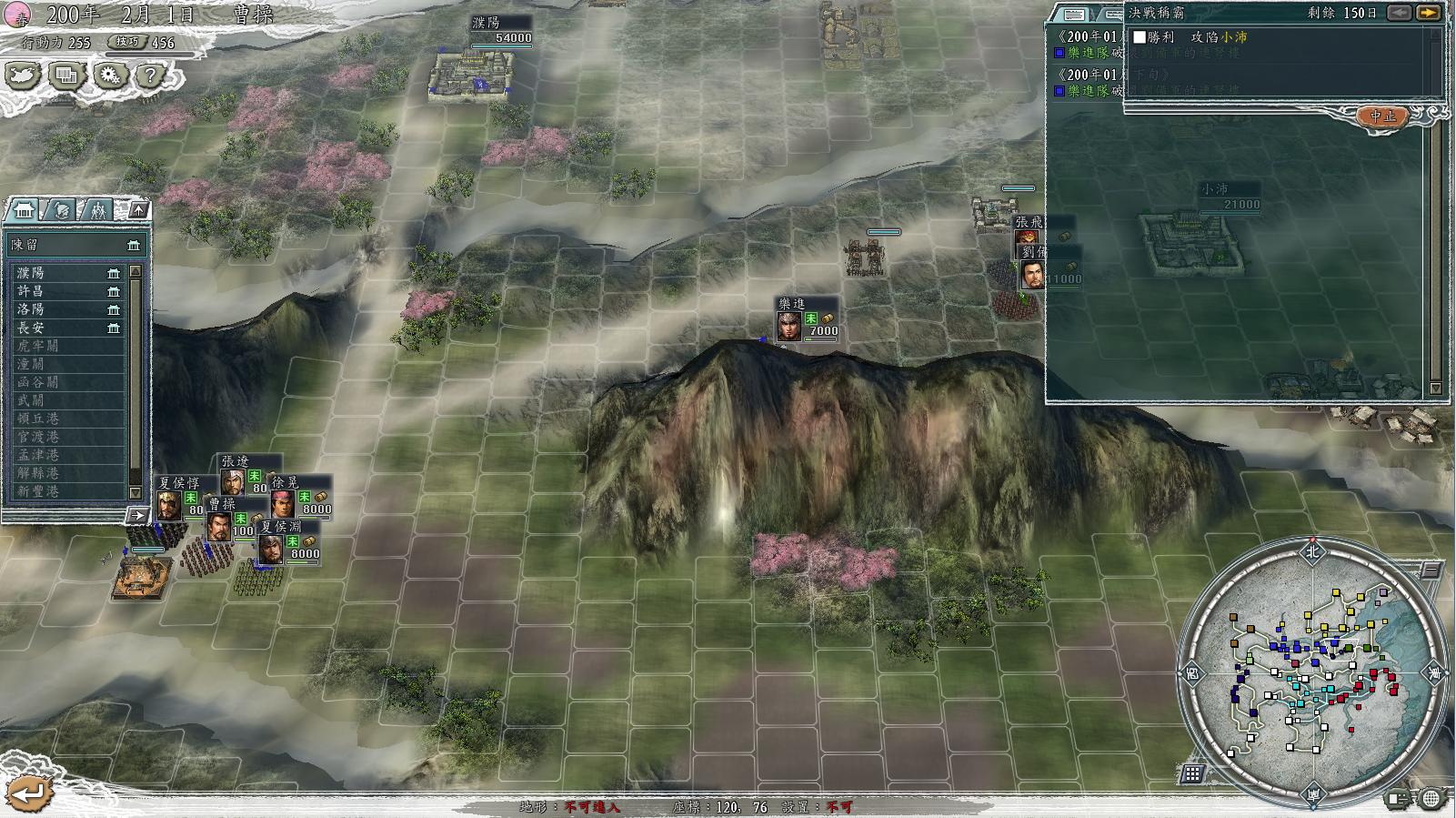The height and width of the screenshot is (818, 1456).
Task: Open the question mark help button
Action: coord(149,76)
